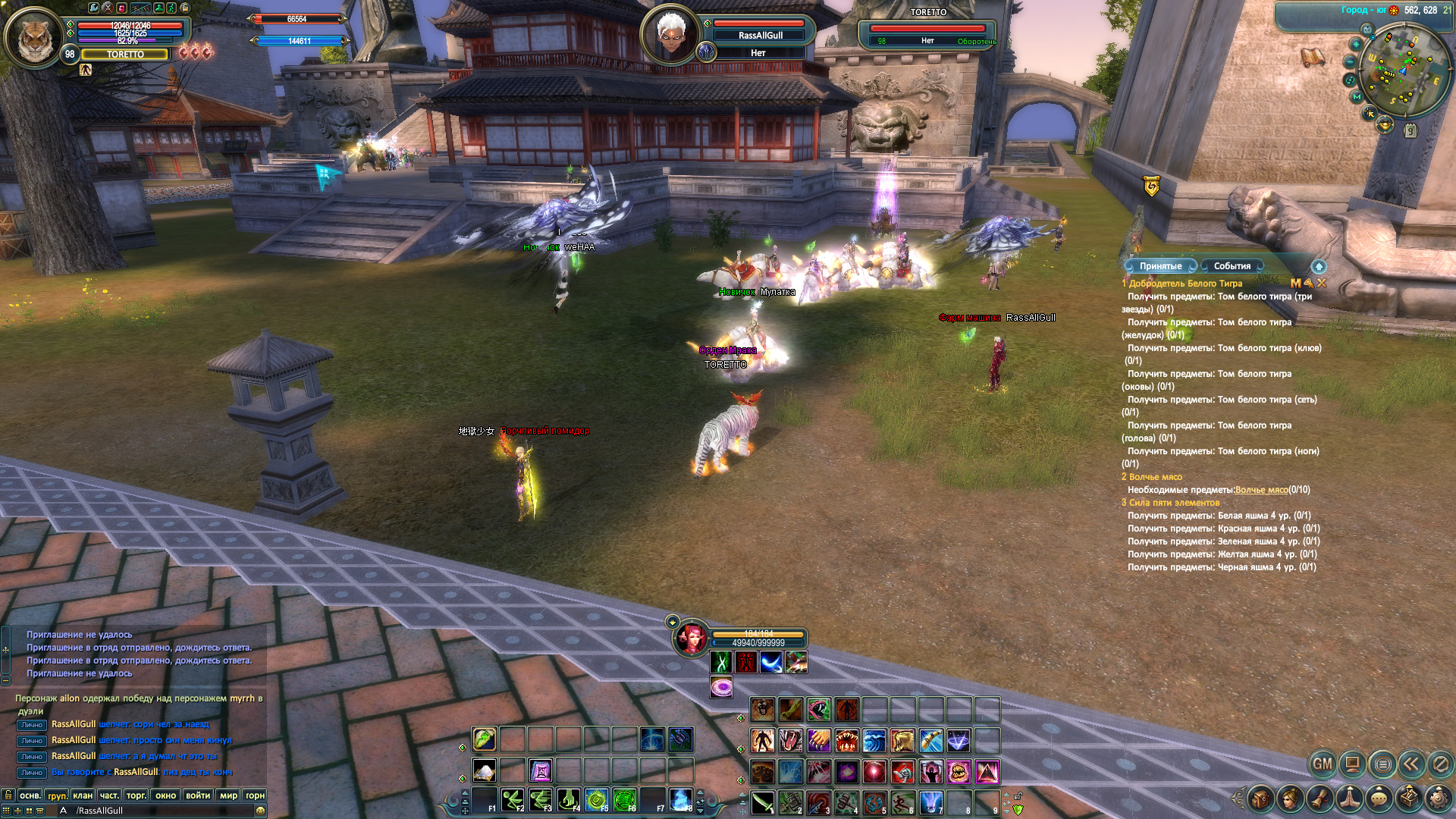1456x819 pixels.
Task: Open the GM help button
Action: pyautogui.click(x=1323, y=764)
